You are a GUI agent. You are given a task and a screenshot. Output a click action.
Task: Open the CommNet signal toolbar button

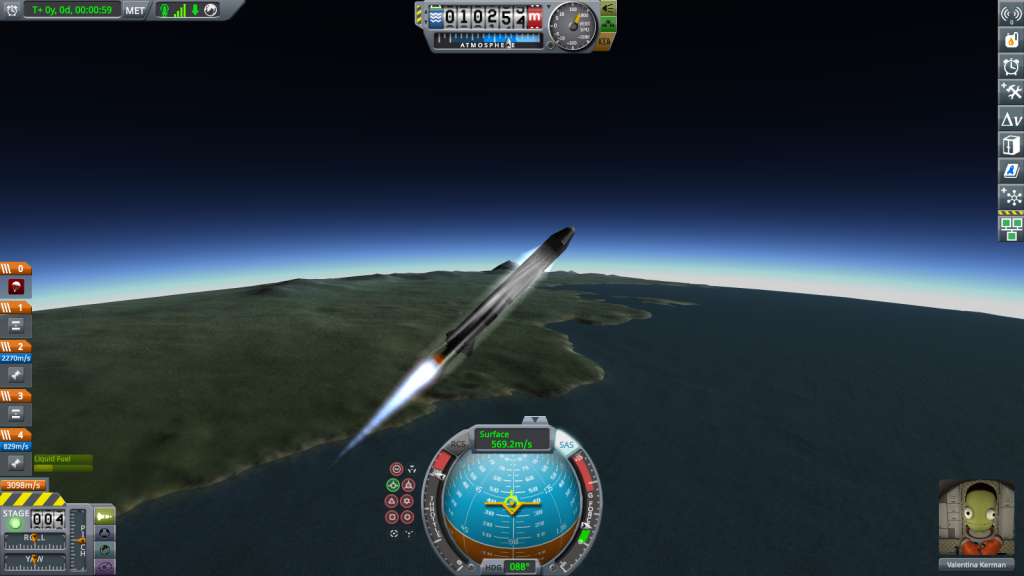coord(1011,14)
